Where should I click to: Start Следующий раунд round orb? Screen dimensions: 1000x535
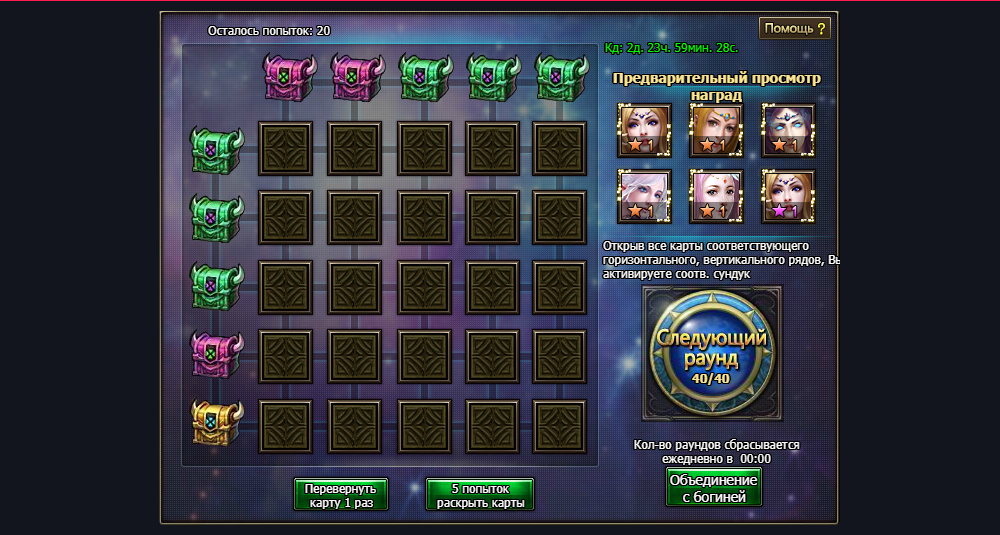tap(712, 352)
